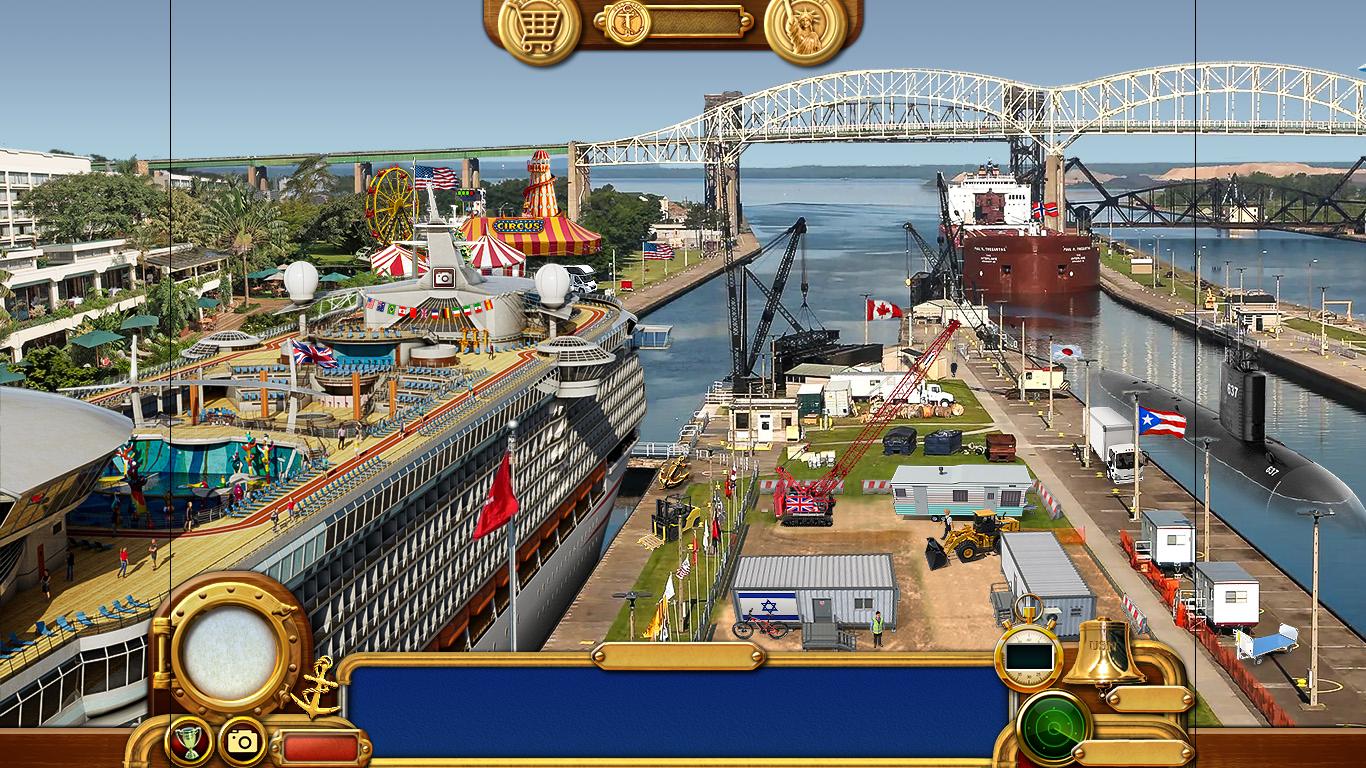This screenshot has width=1366, height=768.
Task: Open the shop via the shopping cart coin
Action: [539, 27]
